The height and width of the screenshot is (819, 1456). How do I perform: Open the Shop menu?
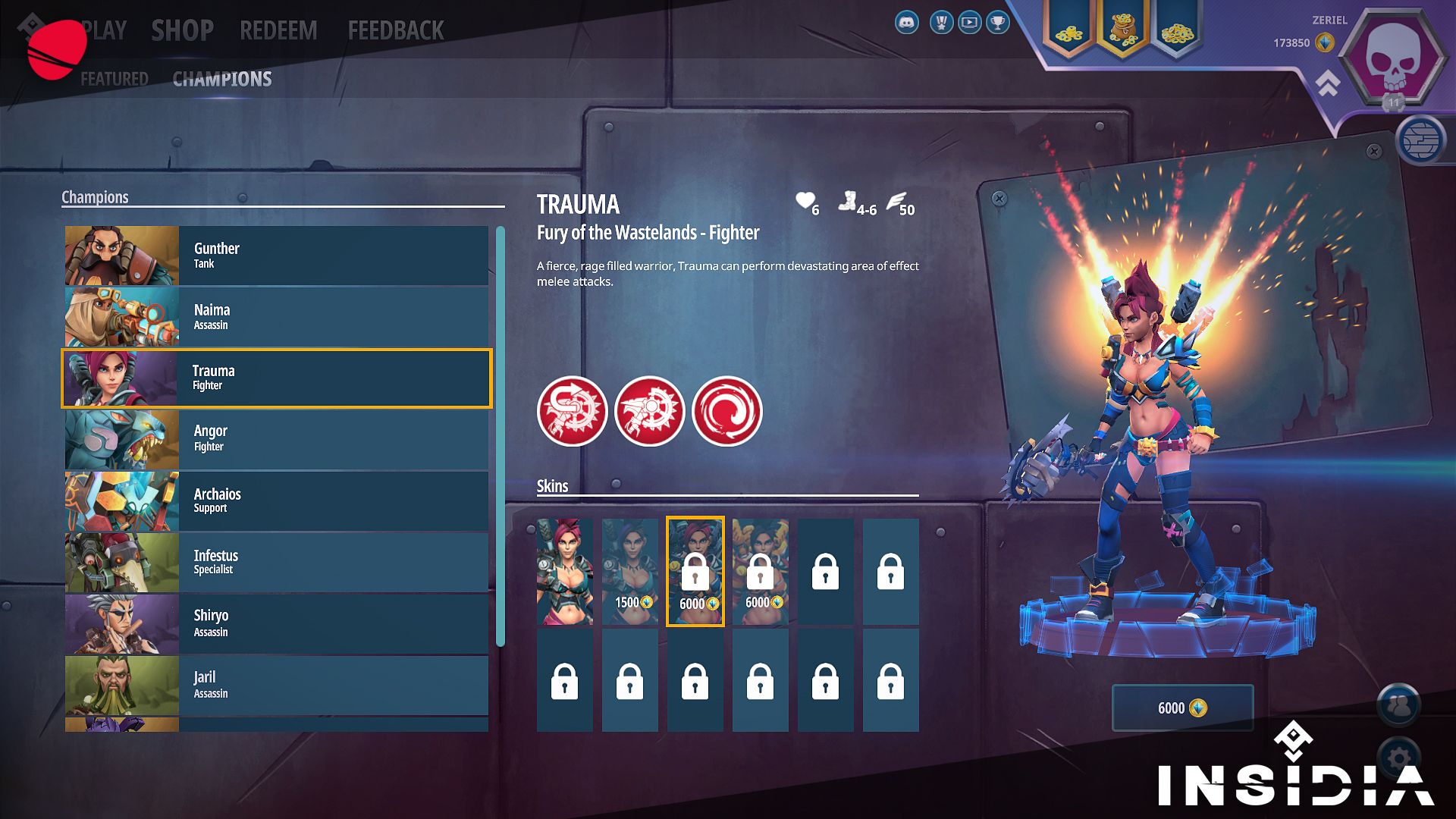tap(182, 30)
